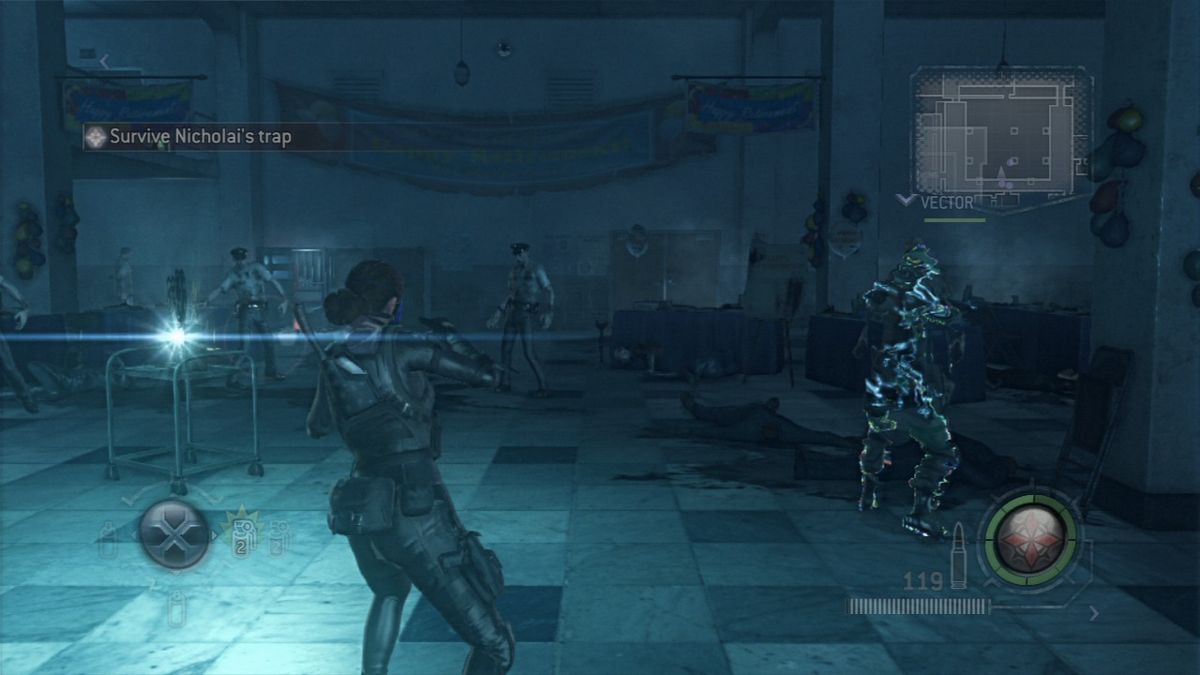This screenshot has width=1200, height=675.
Task: Open the minimap
Action: point(1000,130)
